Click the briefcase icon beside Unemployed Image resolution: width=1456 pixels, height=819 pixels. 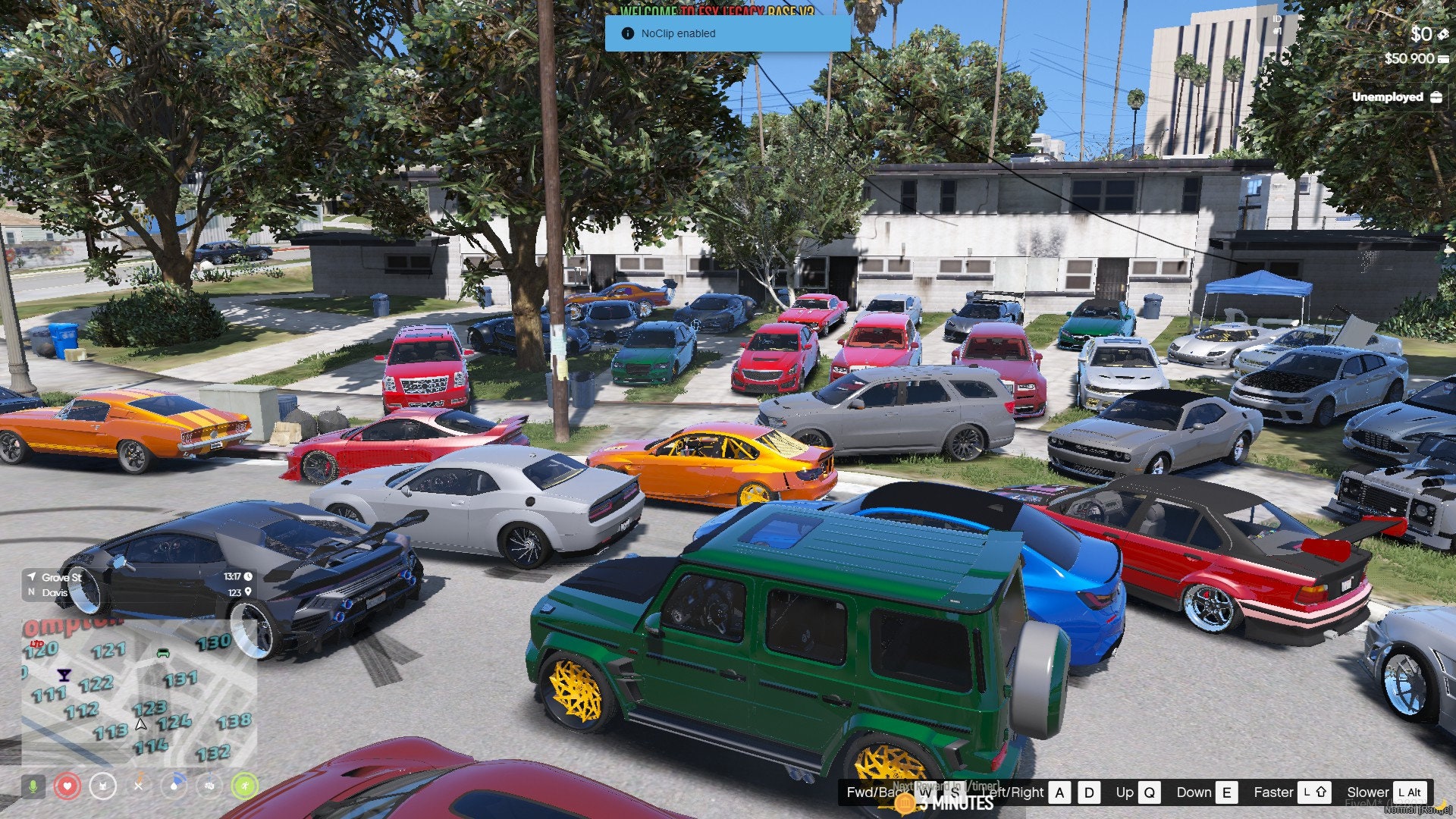1437,97
